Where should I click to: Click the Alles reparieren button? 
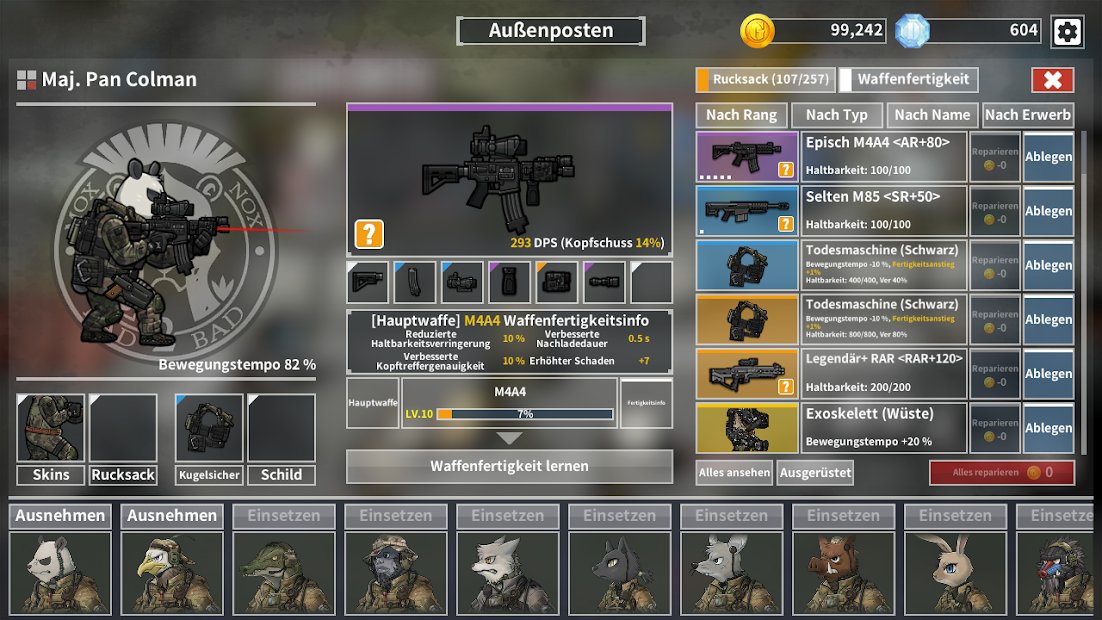click(x=1001, y=473)
